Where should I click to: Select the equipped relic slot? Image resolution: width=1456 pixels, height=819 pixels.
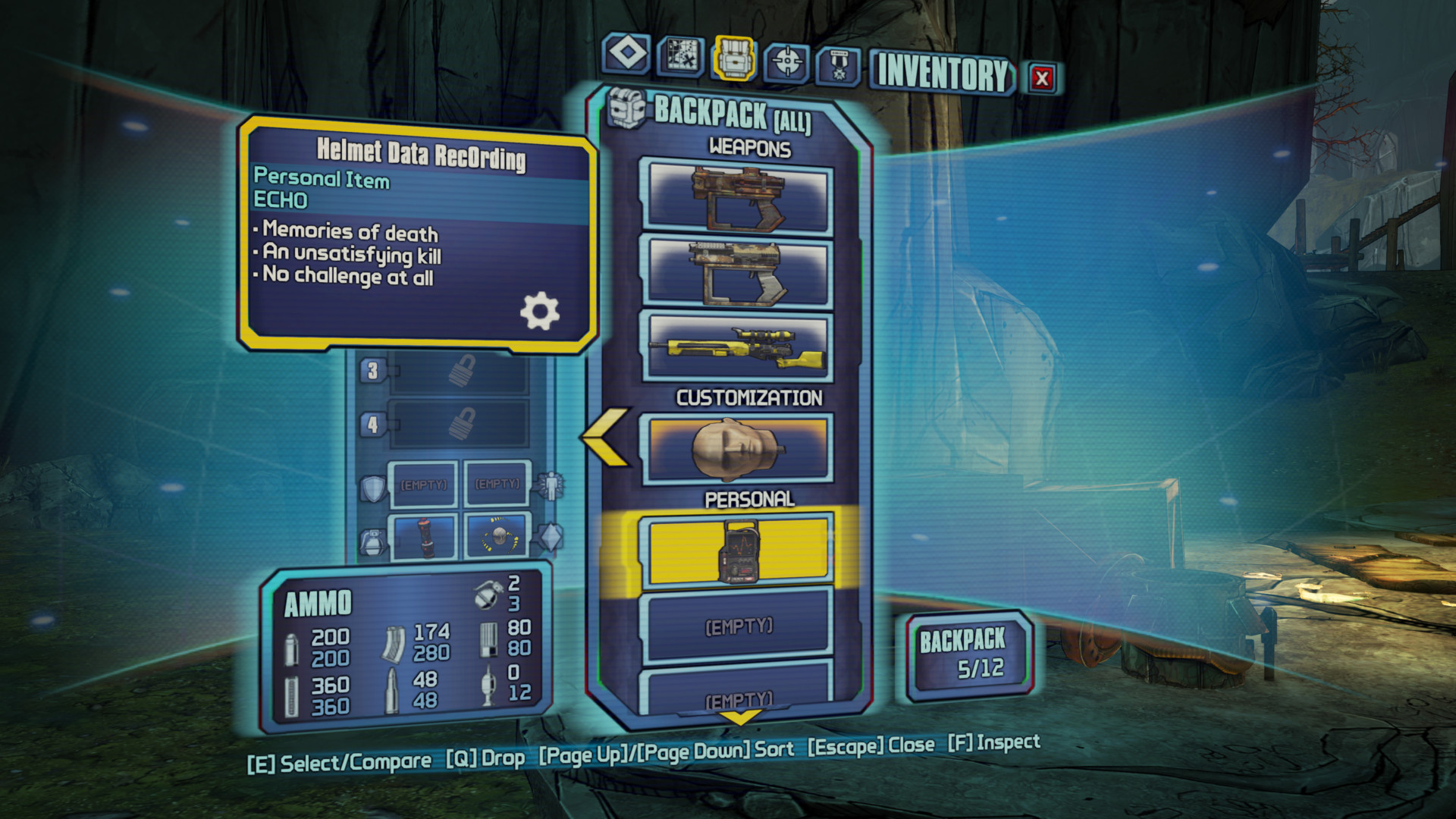[497, 535]
